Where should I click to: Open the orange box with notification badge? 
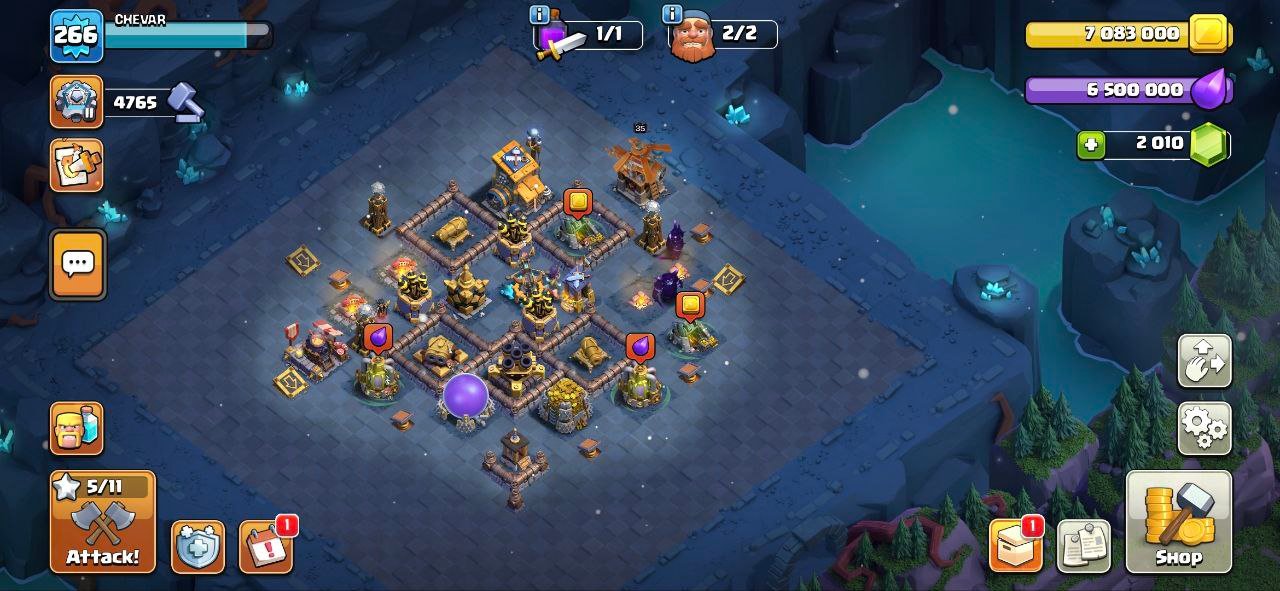point(1015,546)
